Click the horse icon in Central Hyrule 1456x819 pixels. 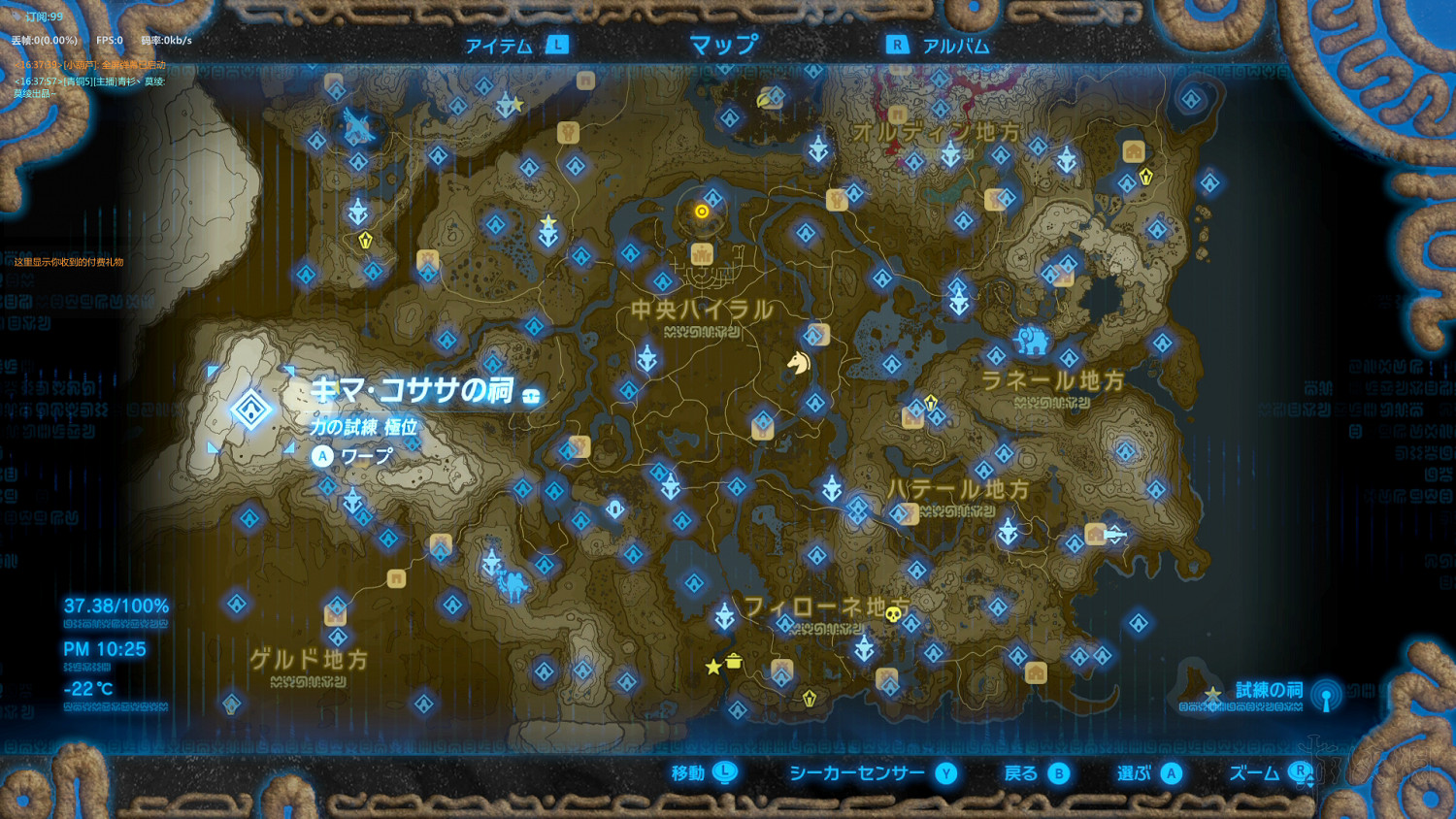click(x=798, y=363)
